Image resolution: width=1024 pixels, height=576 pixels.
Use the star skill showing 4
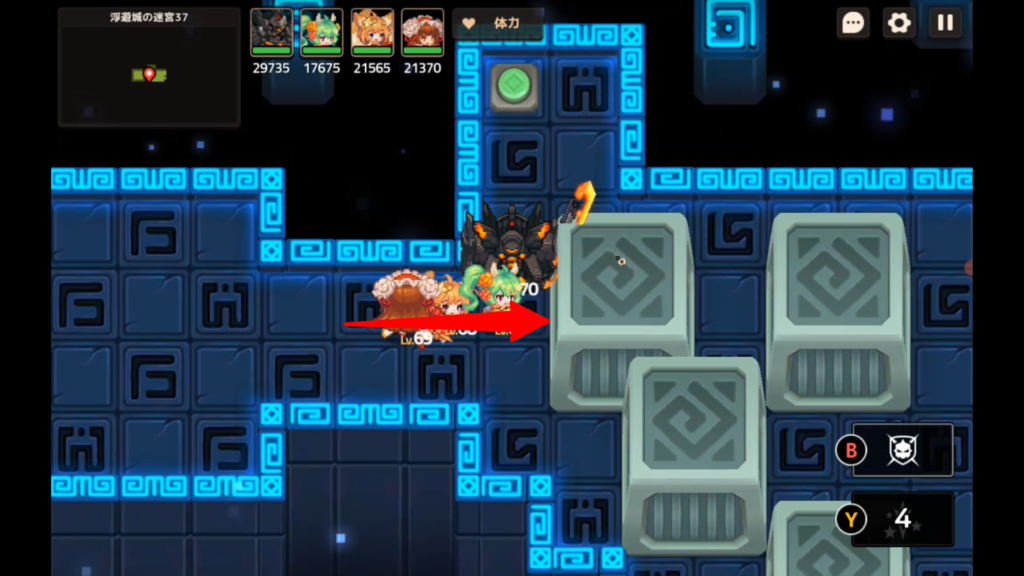pos(903,519)
